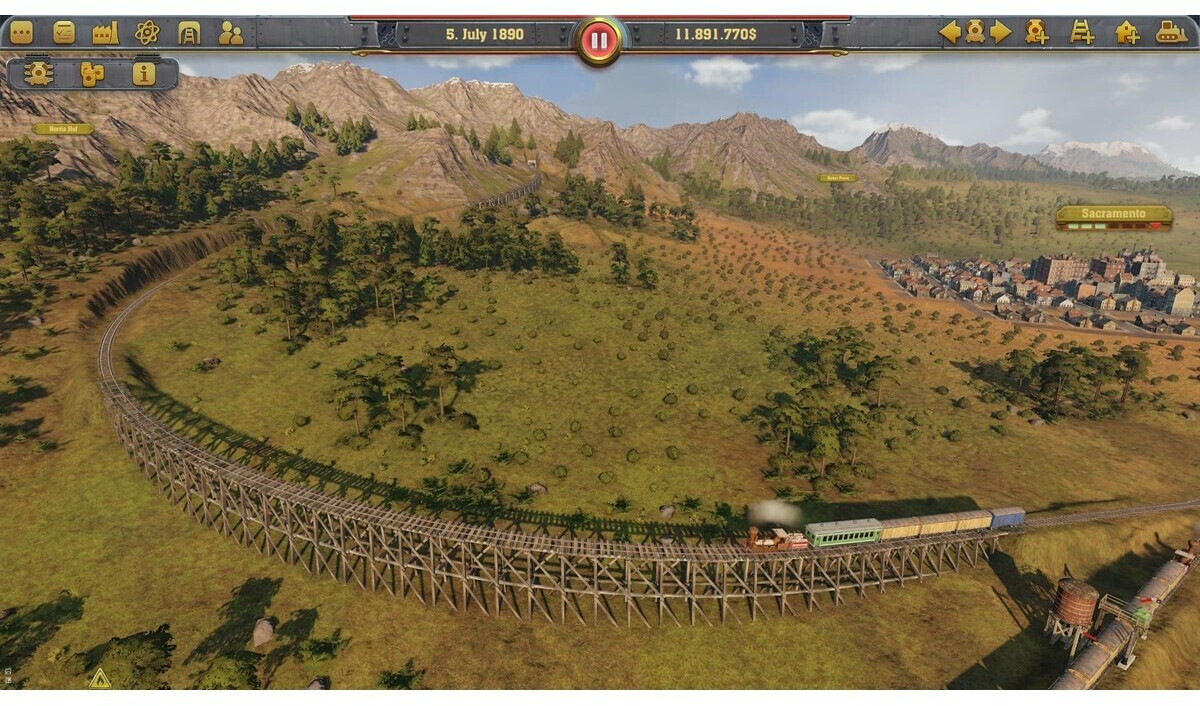Show the goods barrels overview
This screenshot has width=1200, height=706.
pos(92,74)
